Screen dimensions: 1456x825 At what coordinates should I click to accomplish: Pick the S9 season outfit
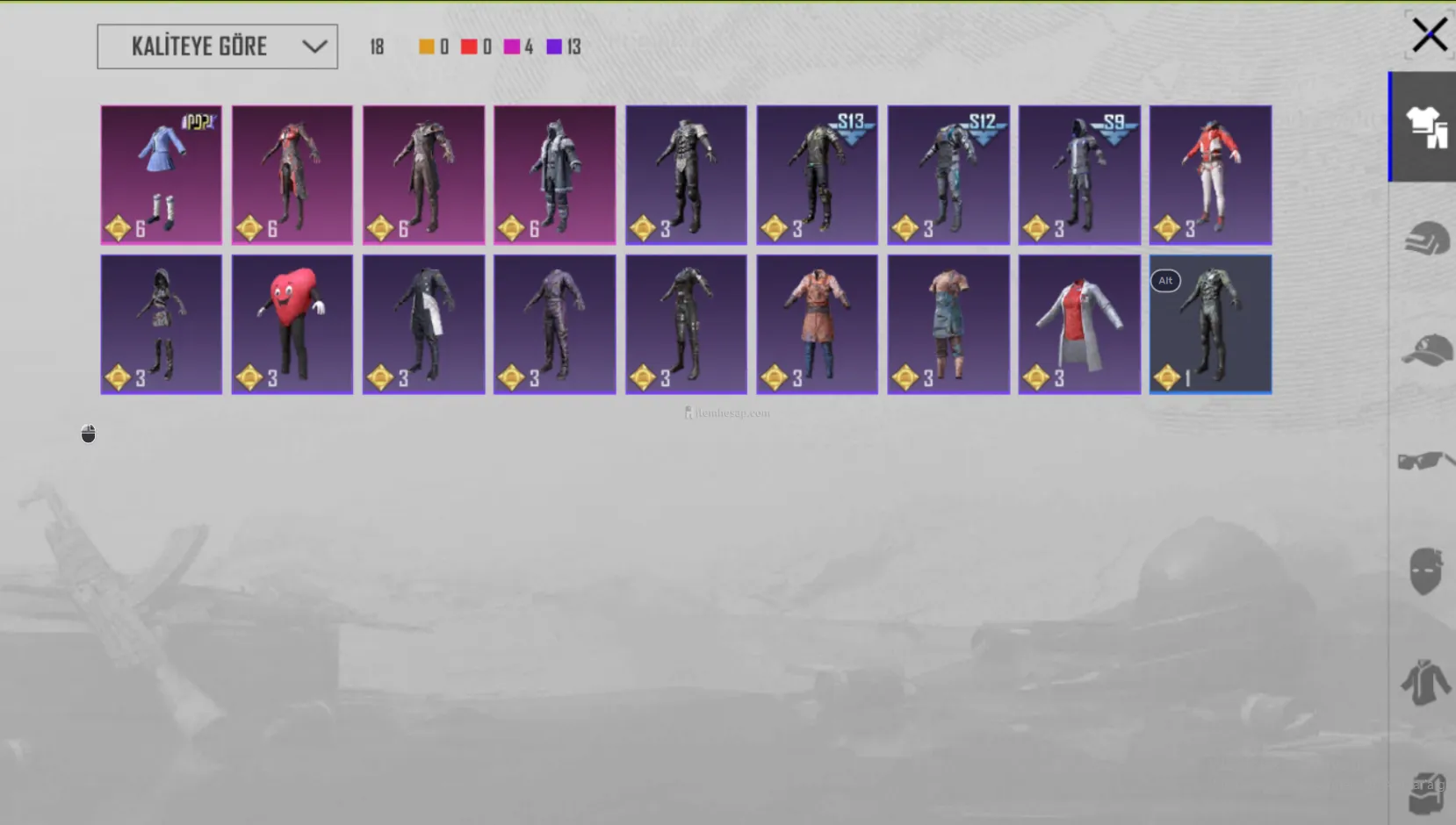(1079, 175)
